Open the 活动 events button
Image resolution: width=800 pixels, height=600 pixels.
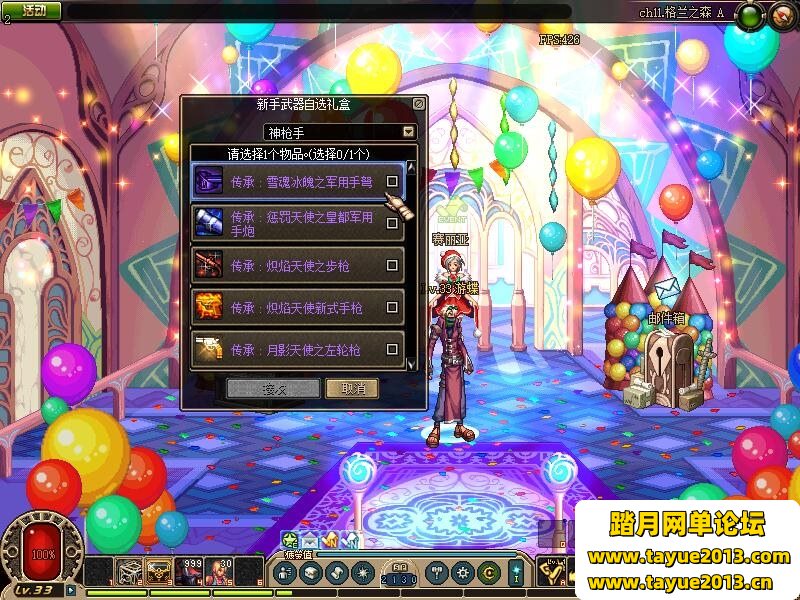33,10
